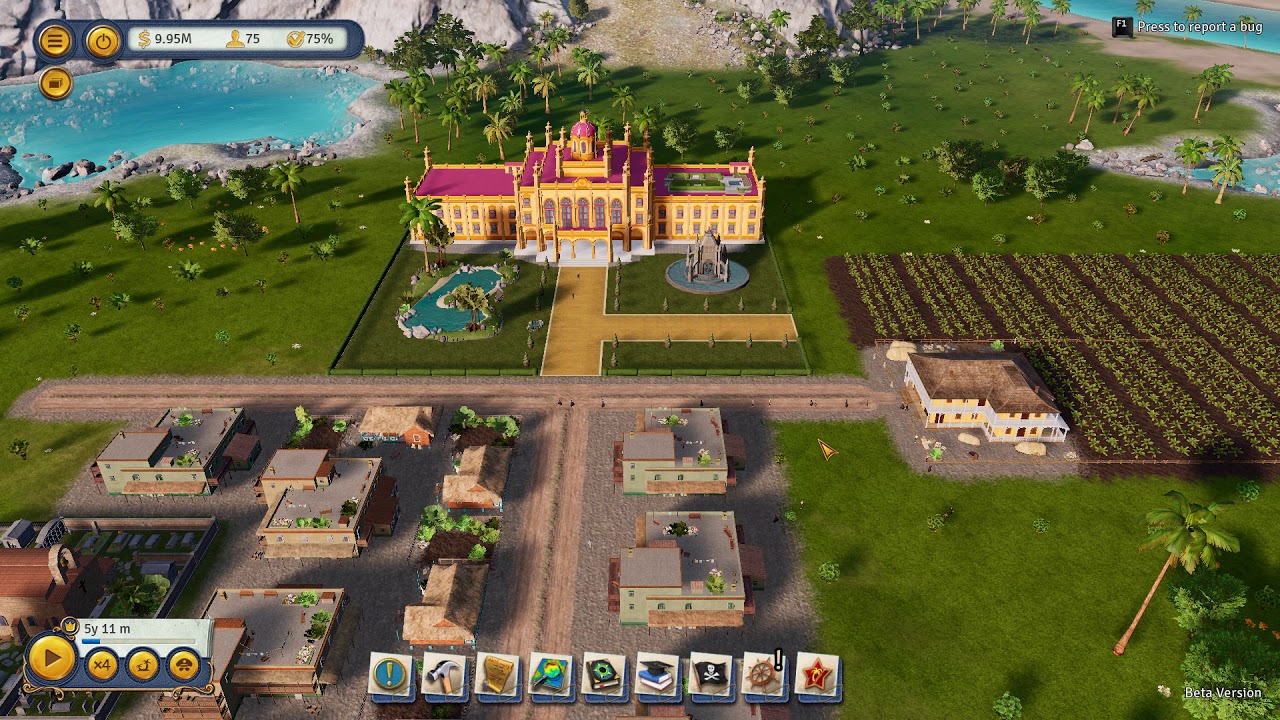Open the graduation cap research menu
This screenshot has width=1280, height=720.
click(657, 676)
